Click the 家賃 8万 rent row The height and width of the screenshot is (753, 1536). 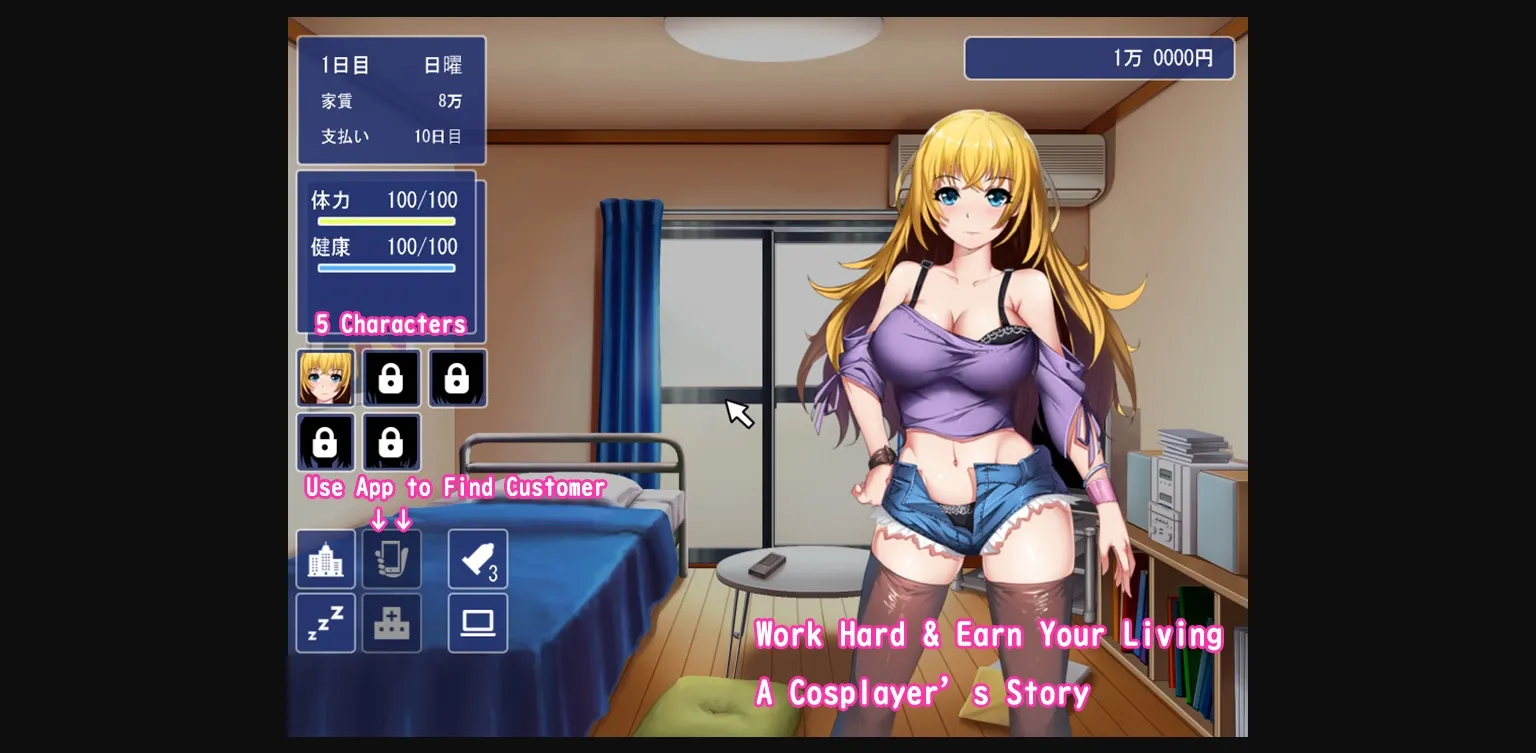(391, 101)
